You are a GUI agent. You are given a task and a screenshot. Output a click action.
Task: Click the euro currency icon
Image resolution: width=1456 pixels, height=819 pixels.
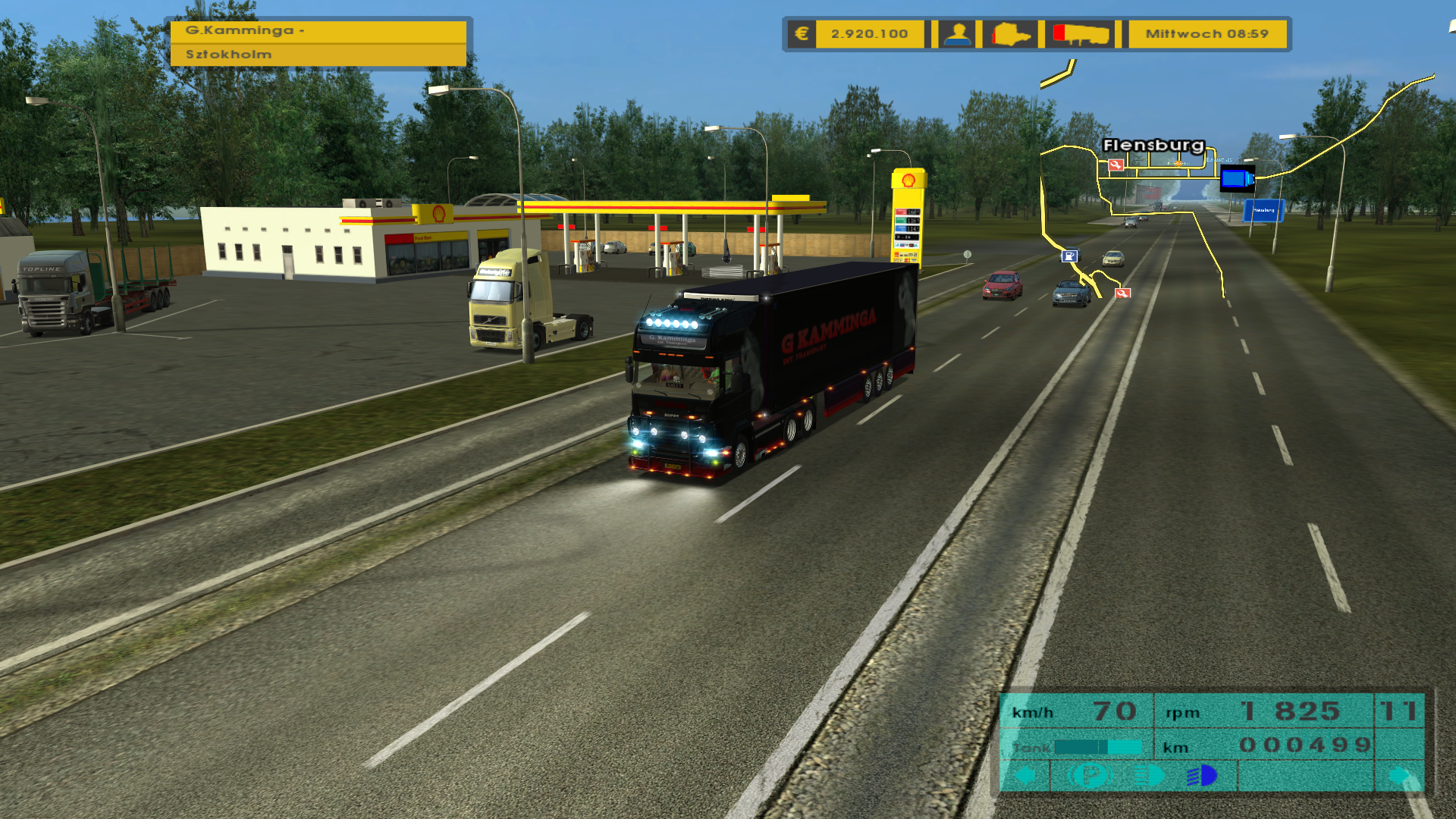[802, 34]
